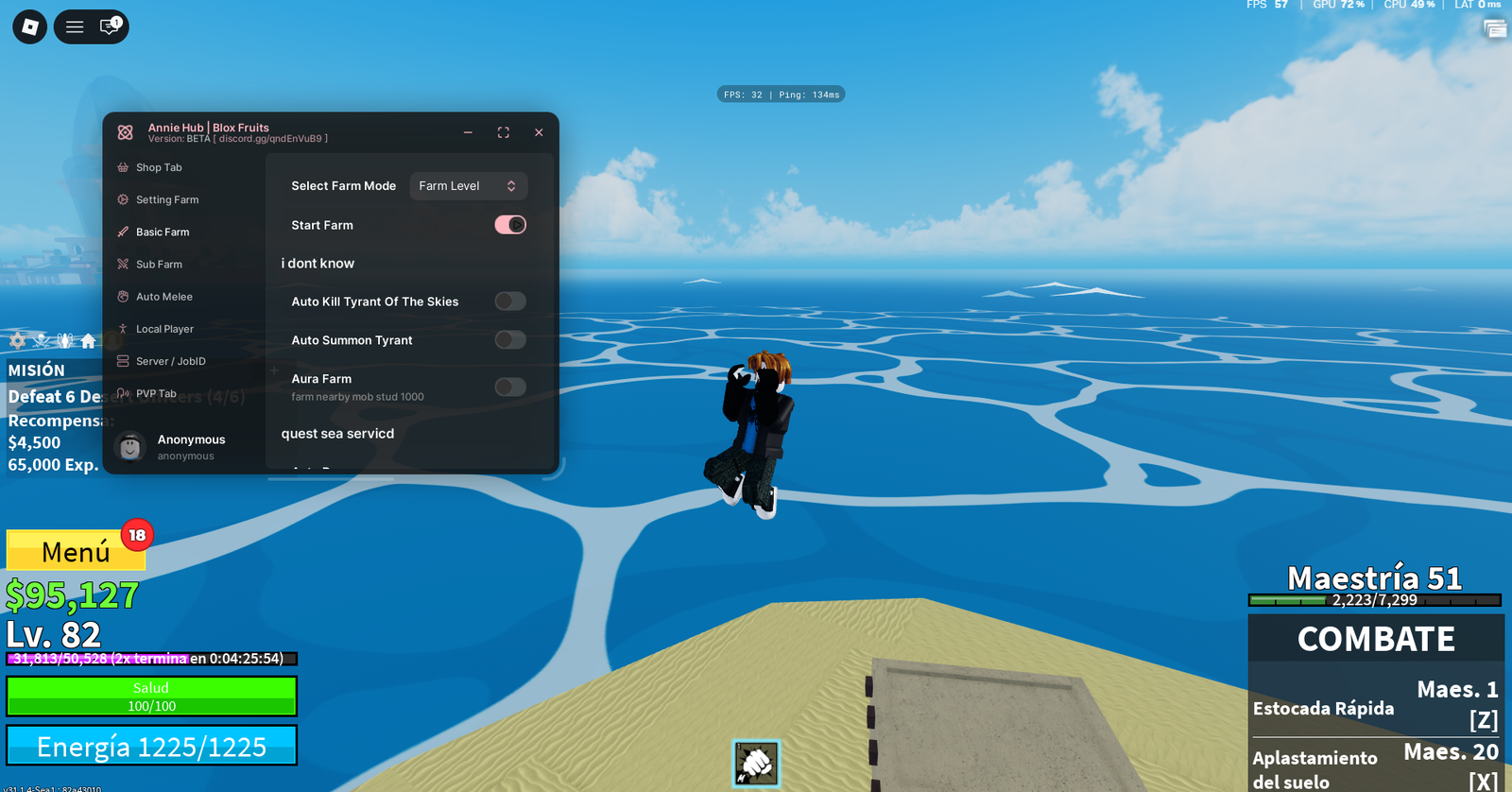Enable Auto Kill Tyrant Of The Skies

509,301
